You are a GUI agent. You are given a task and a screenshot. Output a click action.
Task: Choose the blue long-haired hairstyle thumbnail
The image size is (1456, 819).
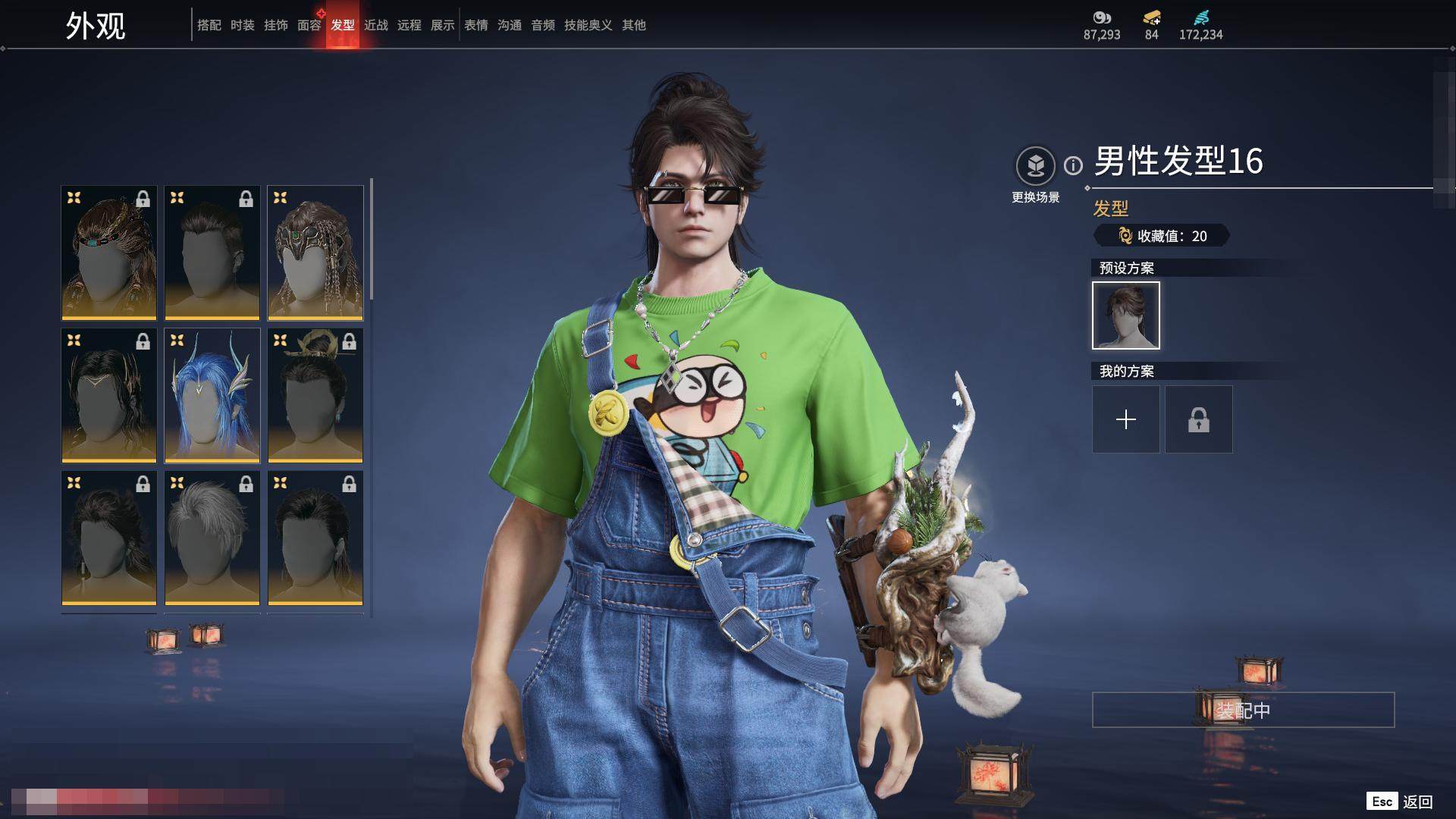pyautogui.click(x=212, y=395)
